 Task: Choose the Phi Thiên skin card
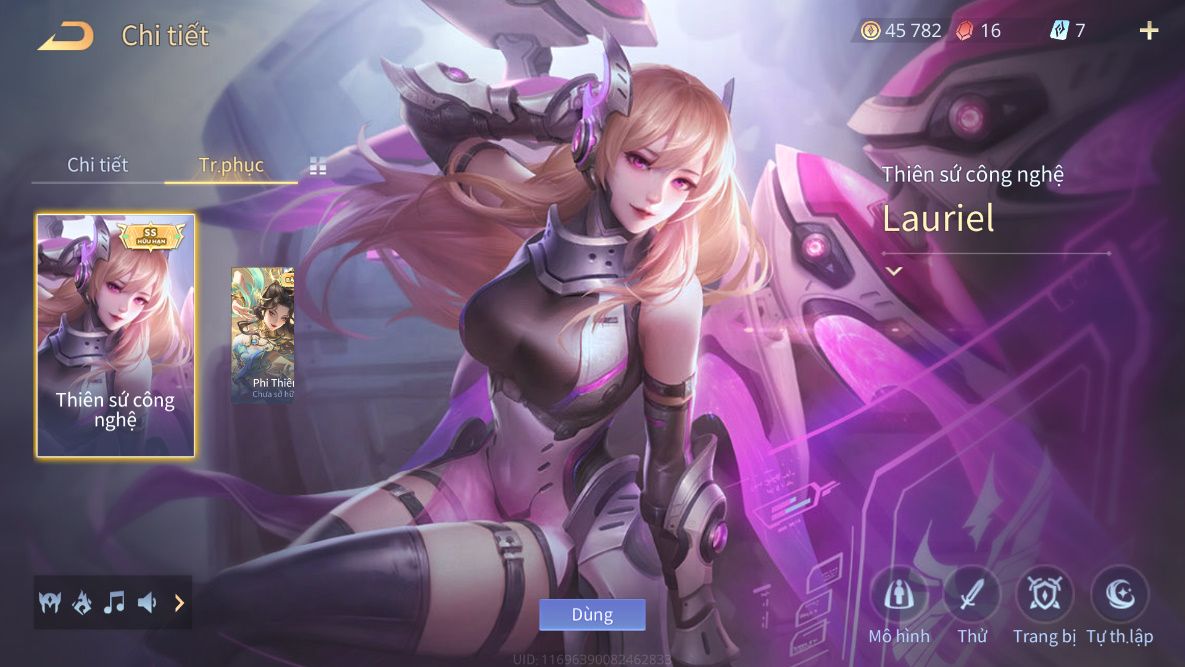click(263, 335)
